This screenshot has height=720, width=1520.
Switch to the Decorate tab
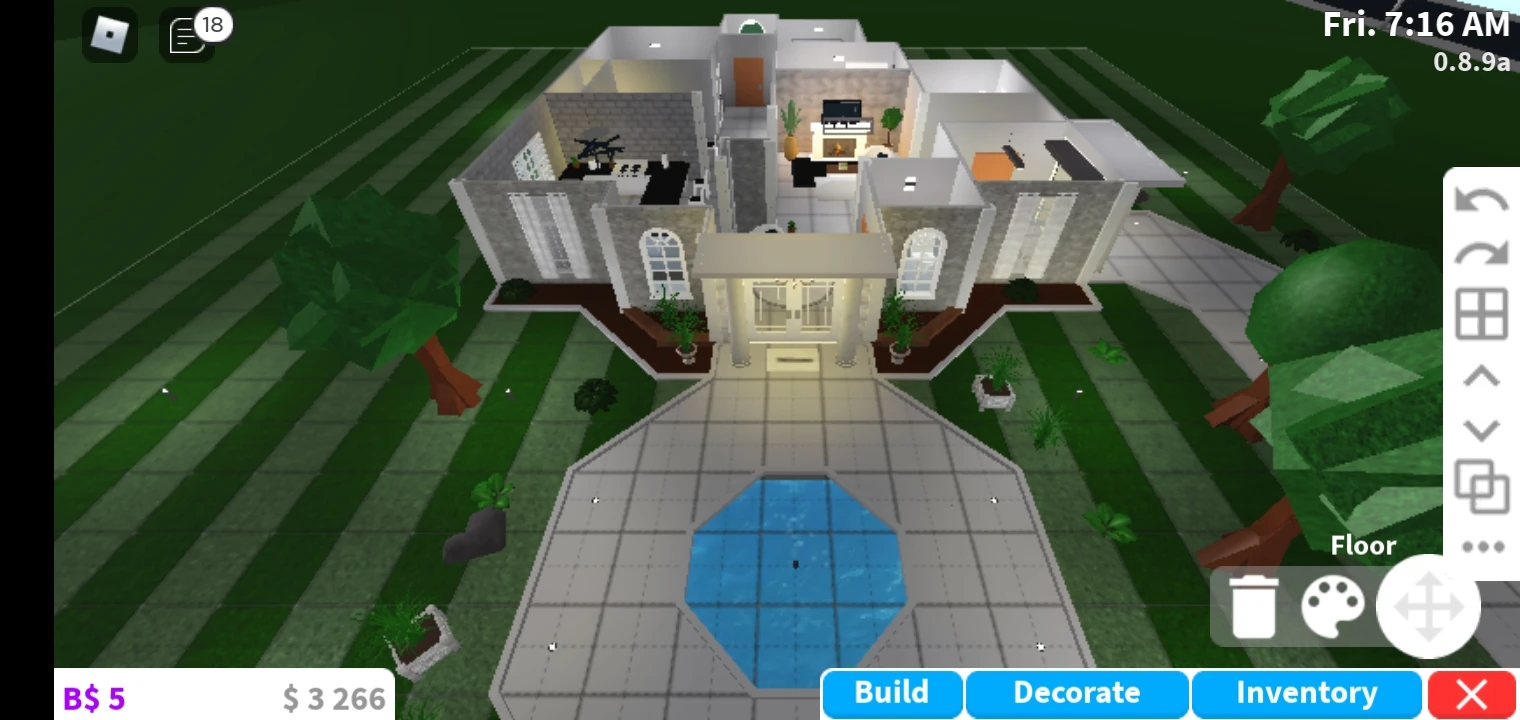click(x=1076, y=692)
